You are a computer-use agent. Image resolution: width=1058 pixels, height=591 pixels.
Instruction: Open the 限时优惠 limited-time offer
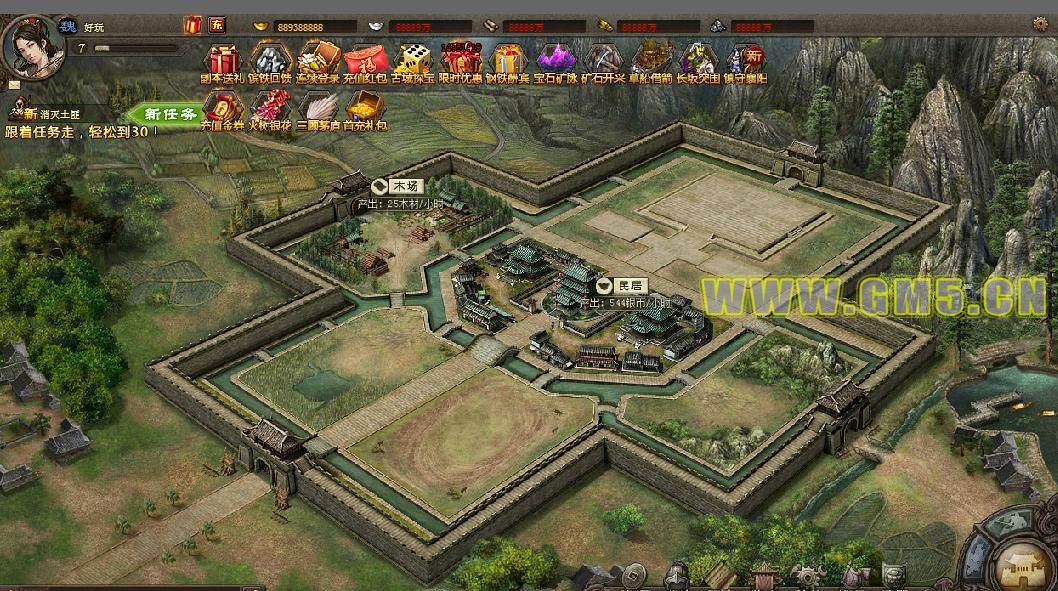click(x=461, y=62)
